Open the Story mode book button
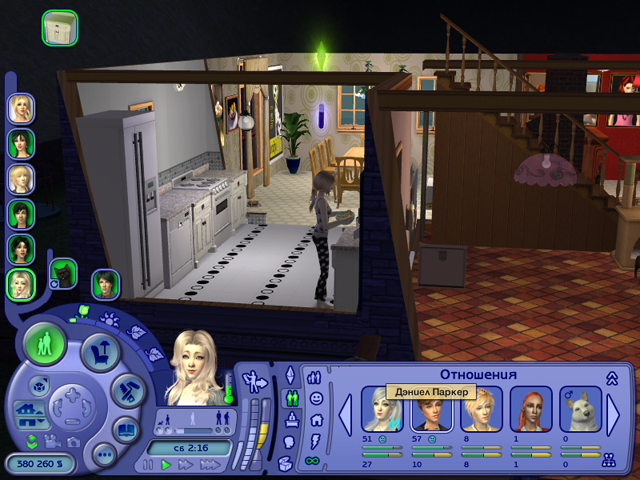This screenshot has height=480, width=640. (127, 431)
